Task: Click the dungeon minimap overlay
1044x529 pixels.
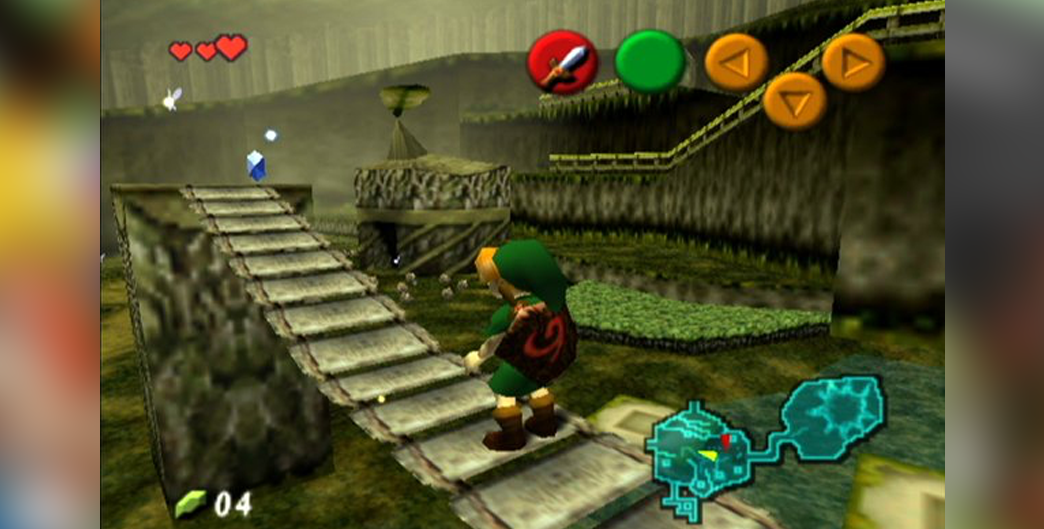Action: 765,438
